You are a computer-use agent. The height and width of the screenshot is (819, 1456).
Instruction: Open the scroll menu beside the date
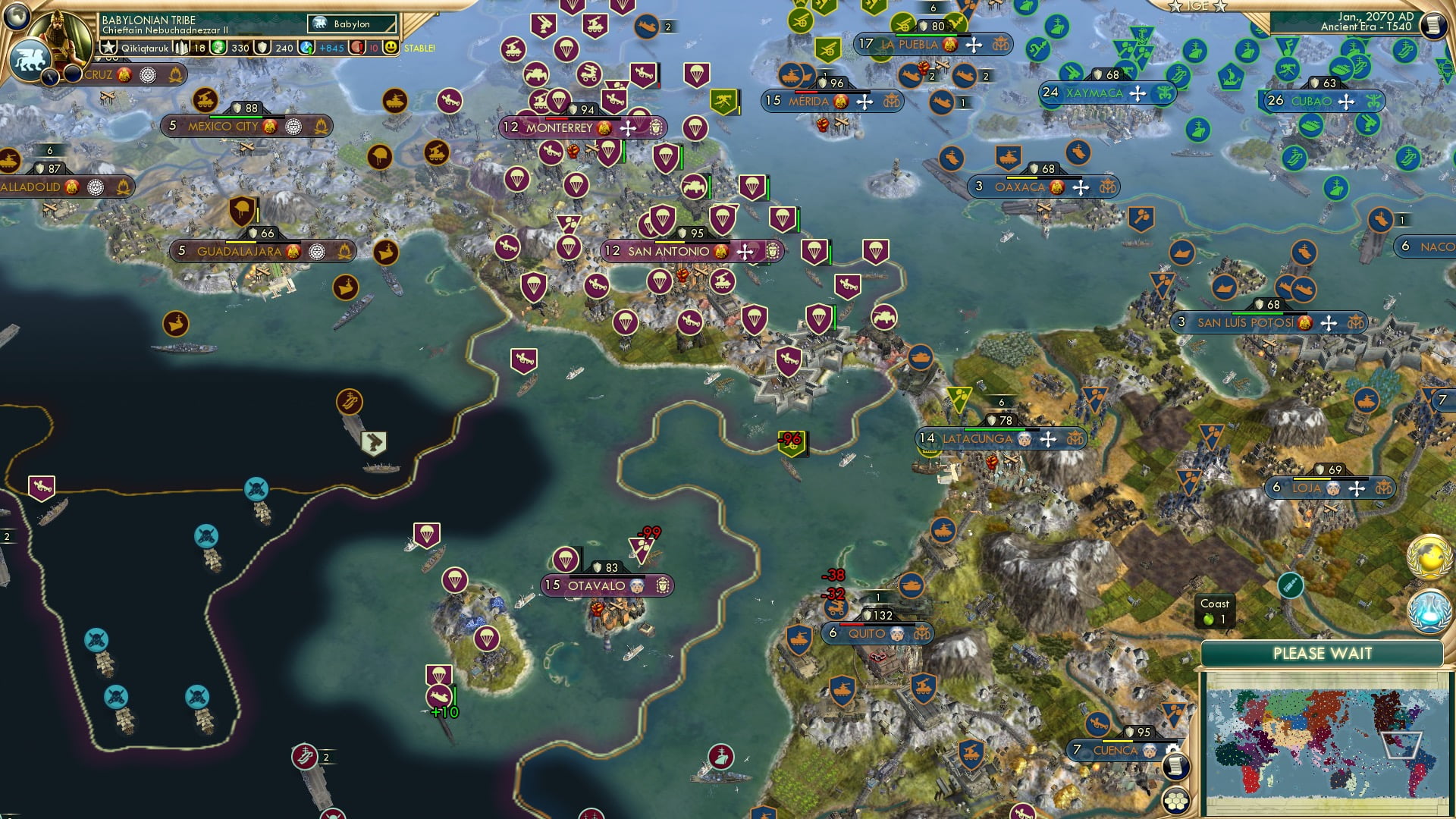tap(1433, 25)
